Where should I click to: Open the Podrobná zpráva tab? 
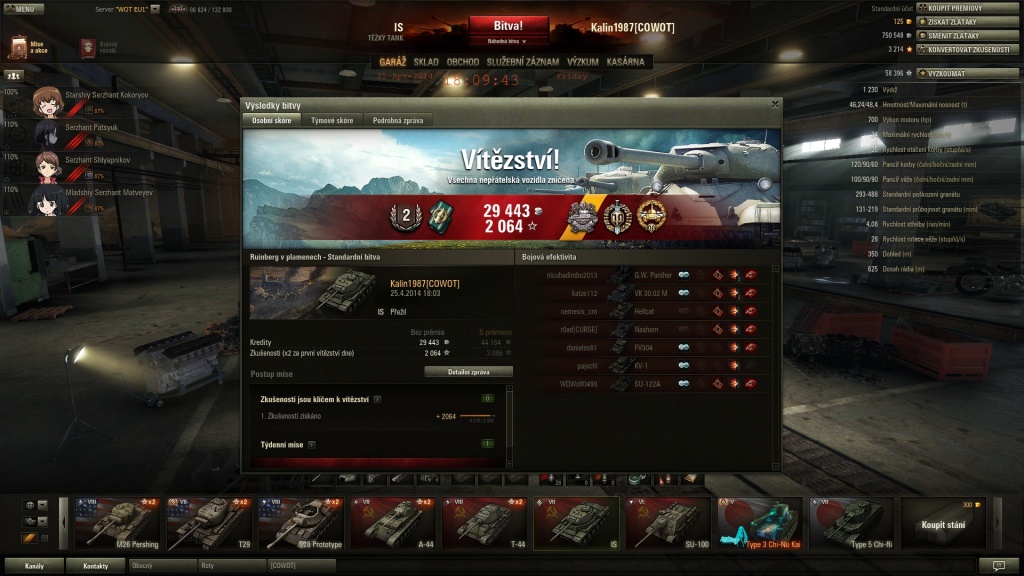397,121
